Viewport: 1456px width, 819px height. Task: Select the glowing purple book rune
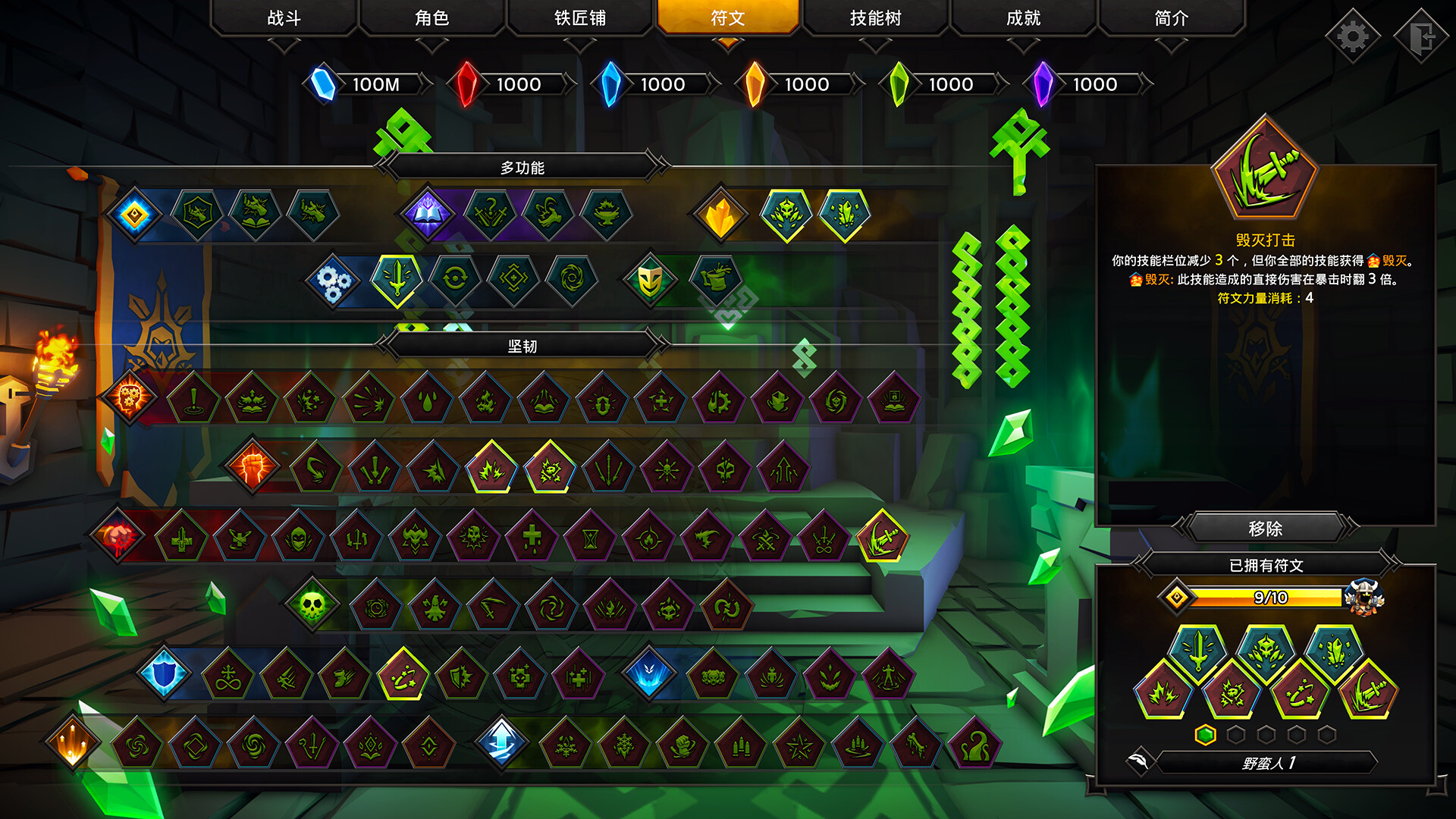tap(427, 213)
